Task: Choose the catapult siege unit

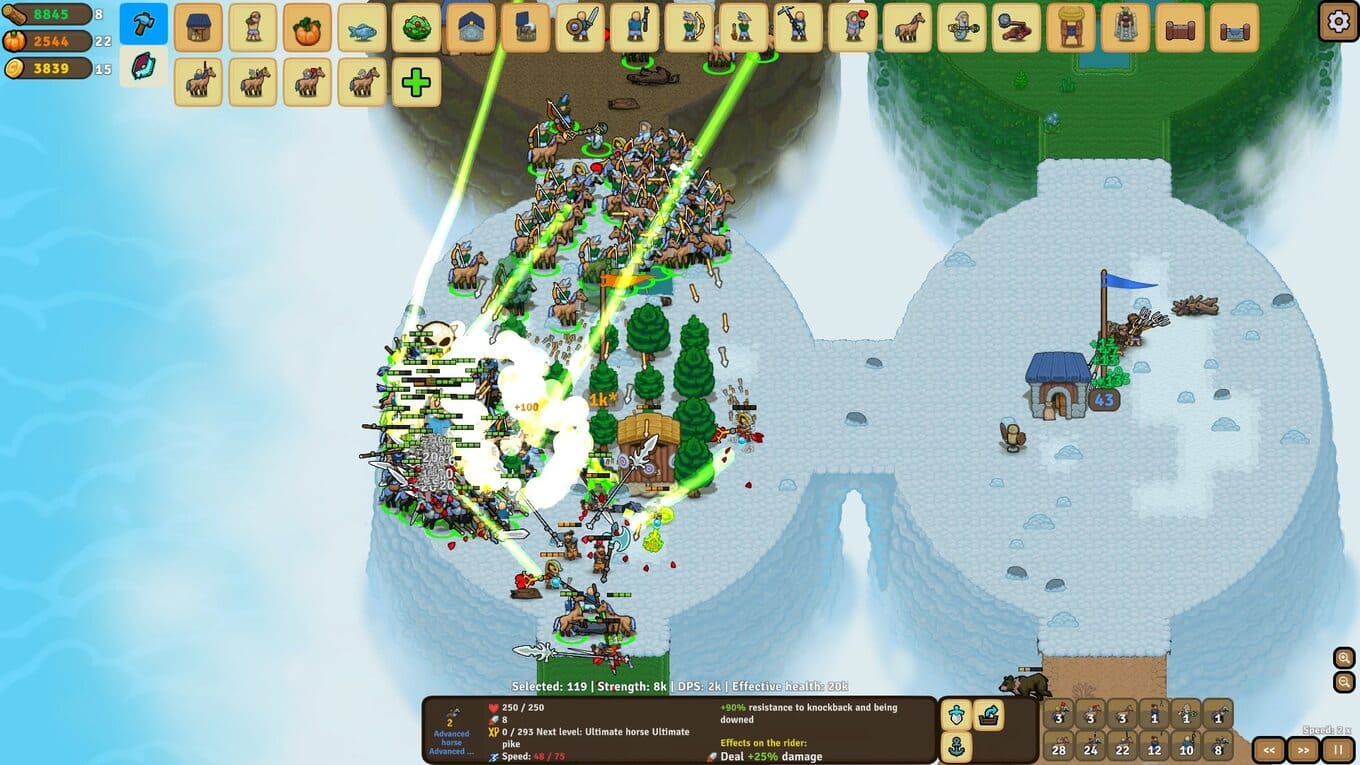Action: [1016, 28]
